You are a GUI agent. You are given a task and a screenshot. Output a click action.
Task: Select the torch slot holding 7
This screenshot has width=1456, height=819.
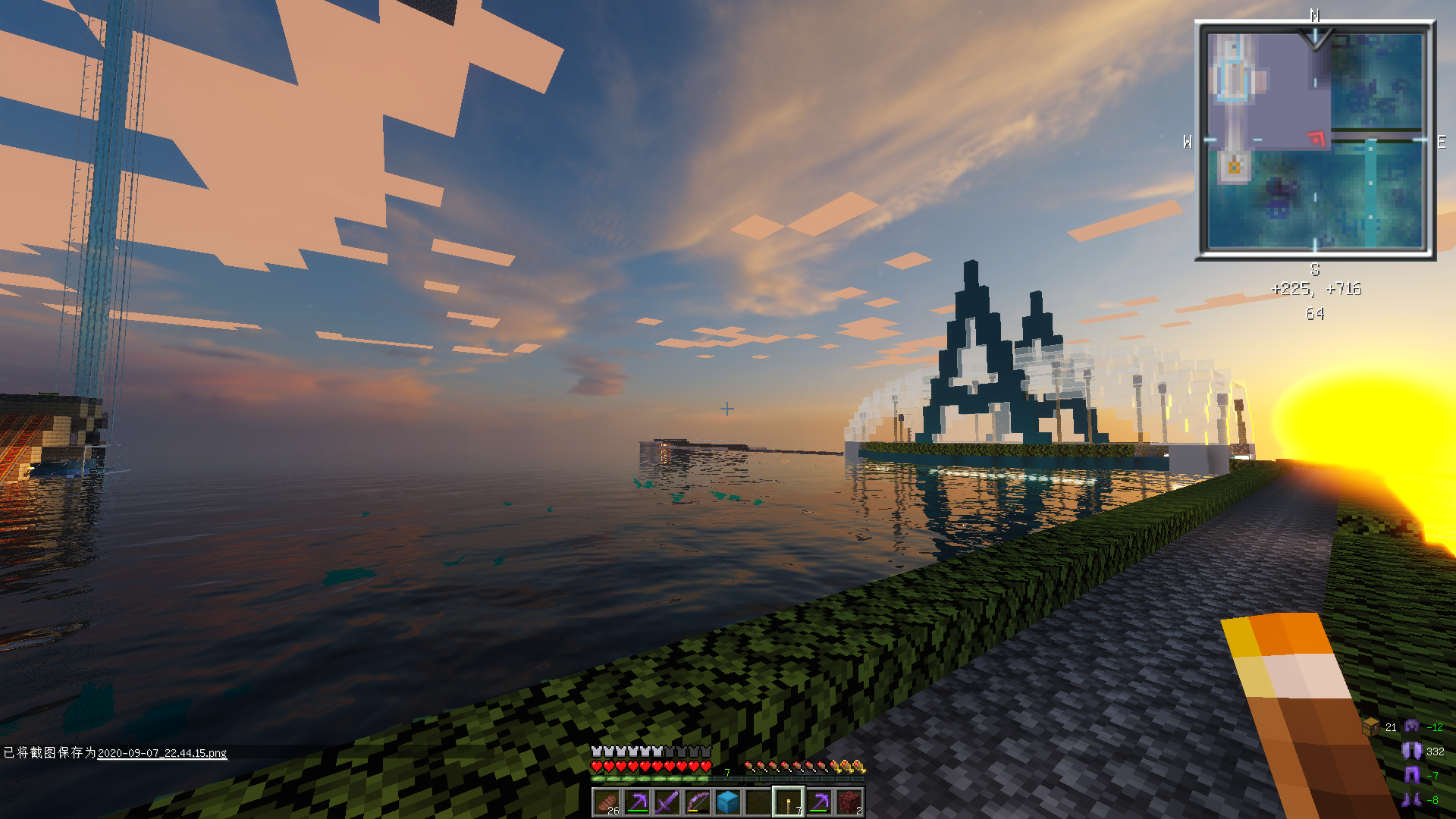789,802
